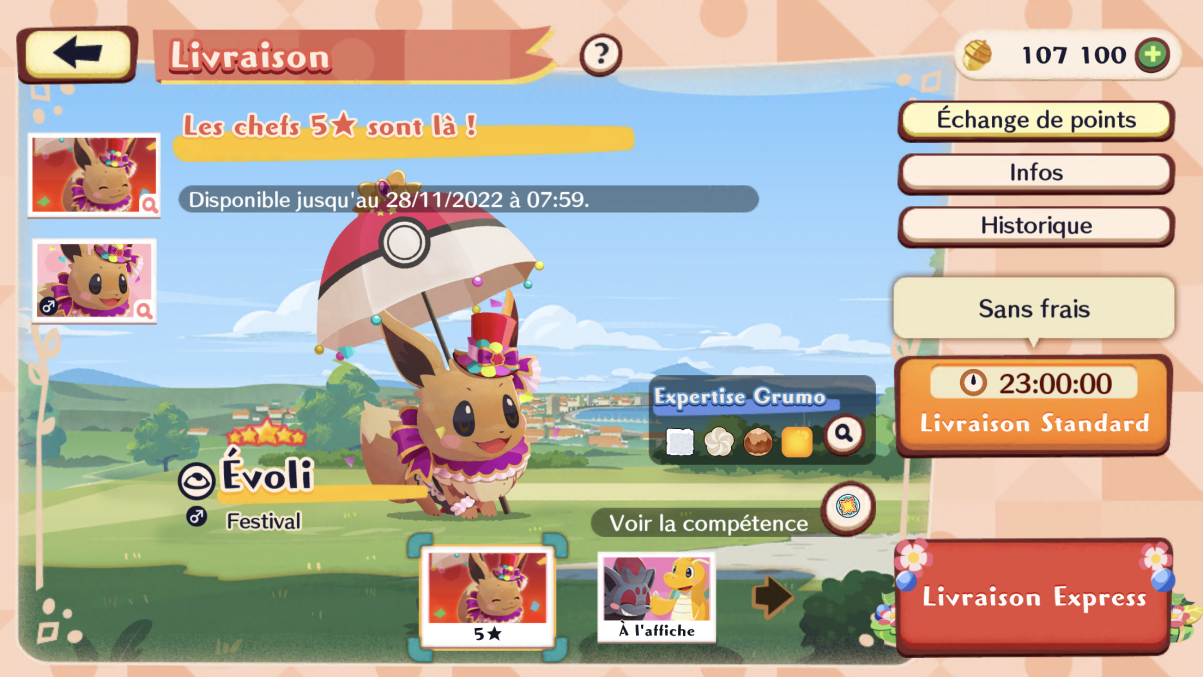
Task: Enlarge the sleeping Évoli portrait on red
Action: pos(93,175)
